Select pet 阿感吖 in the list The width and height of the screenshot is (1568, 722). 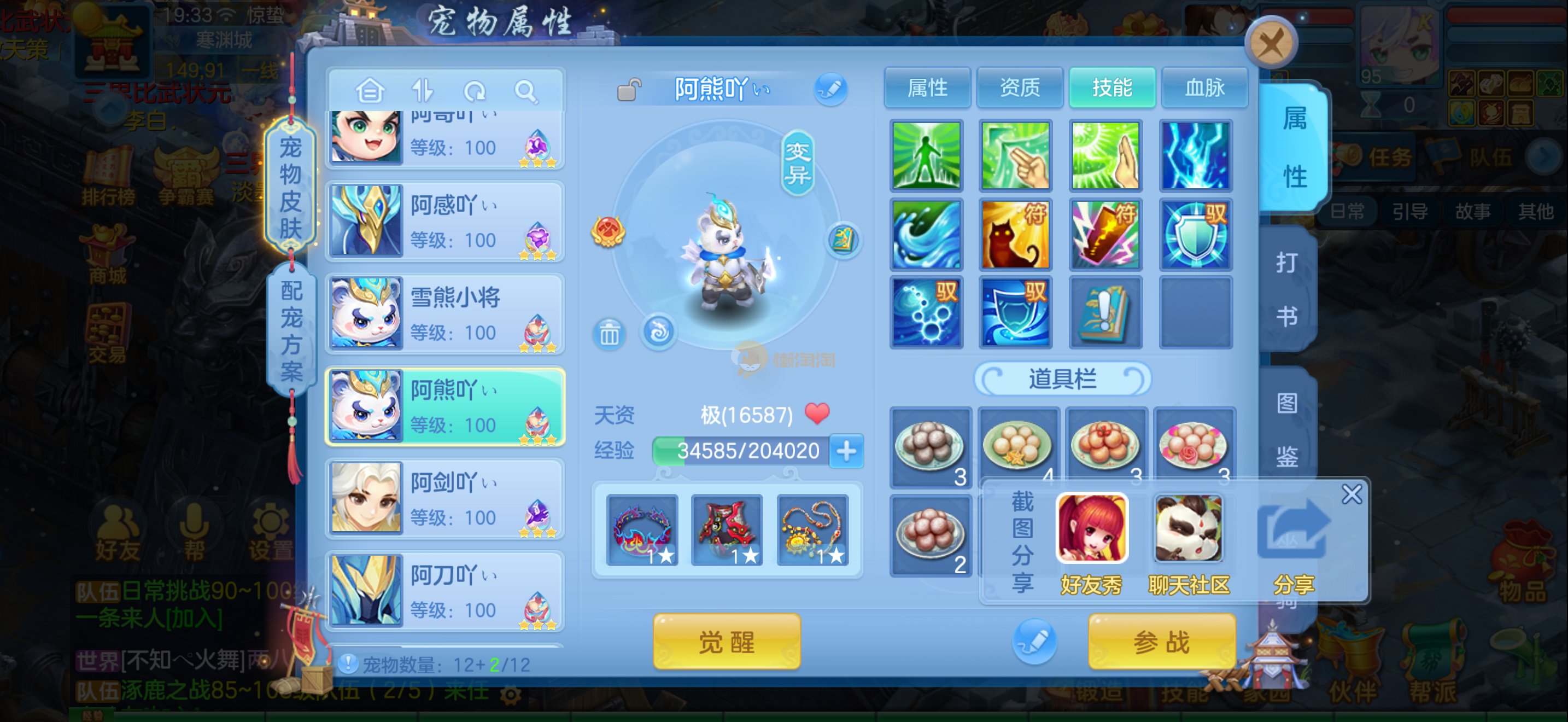pos(445,222)
